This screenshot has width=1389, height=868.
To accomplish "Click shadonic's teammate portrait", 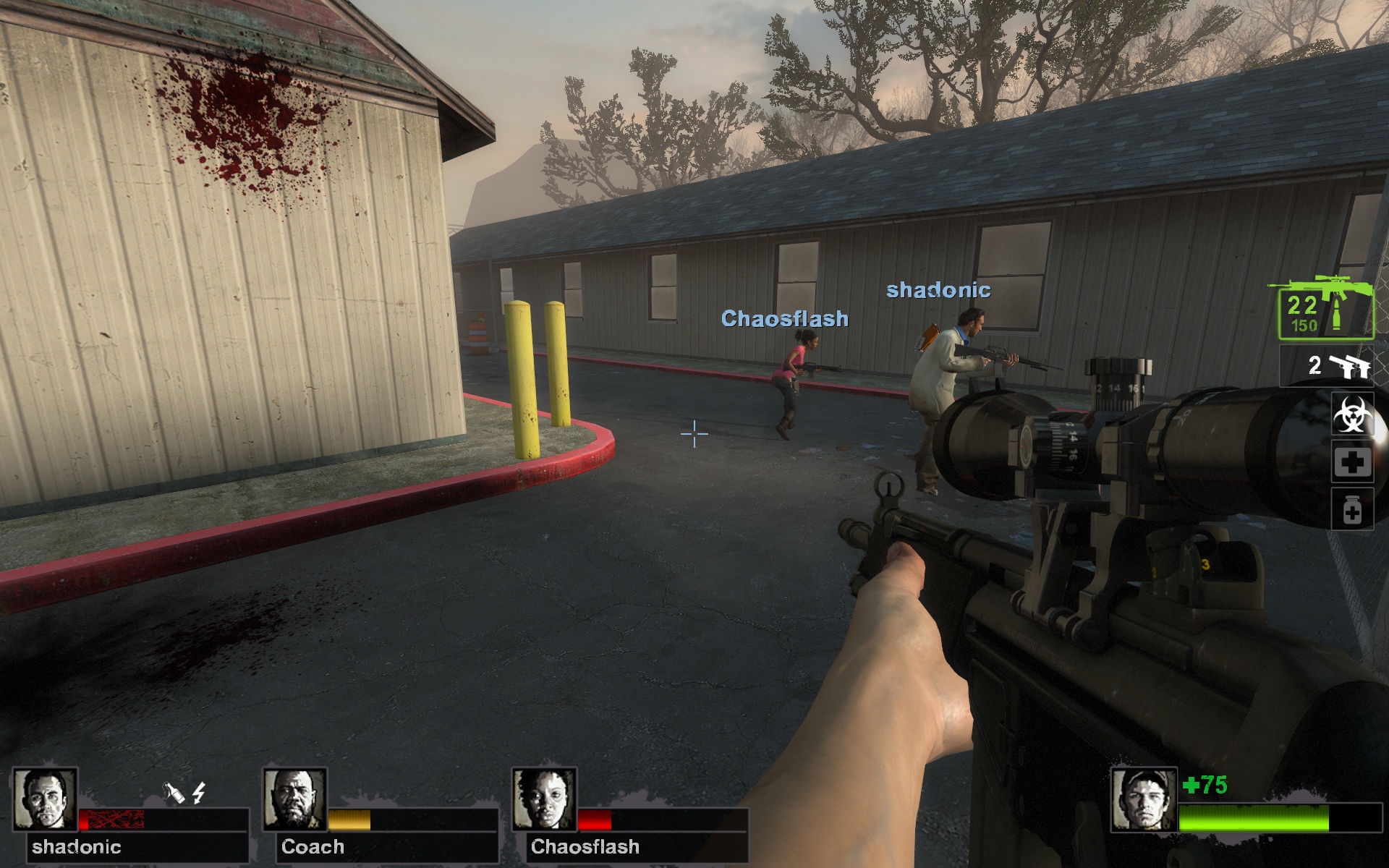I will click(45, 799).
